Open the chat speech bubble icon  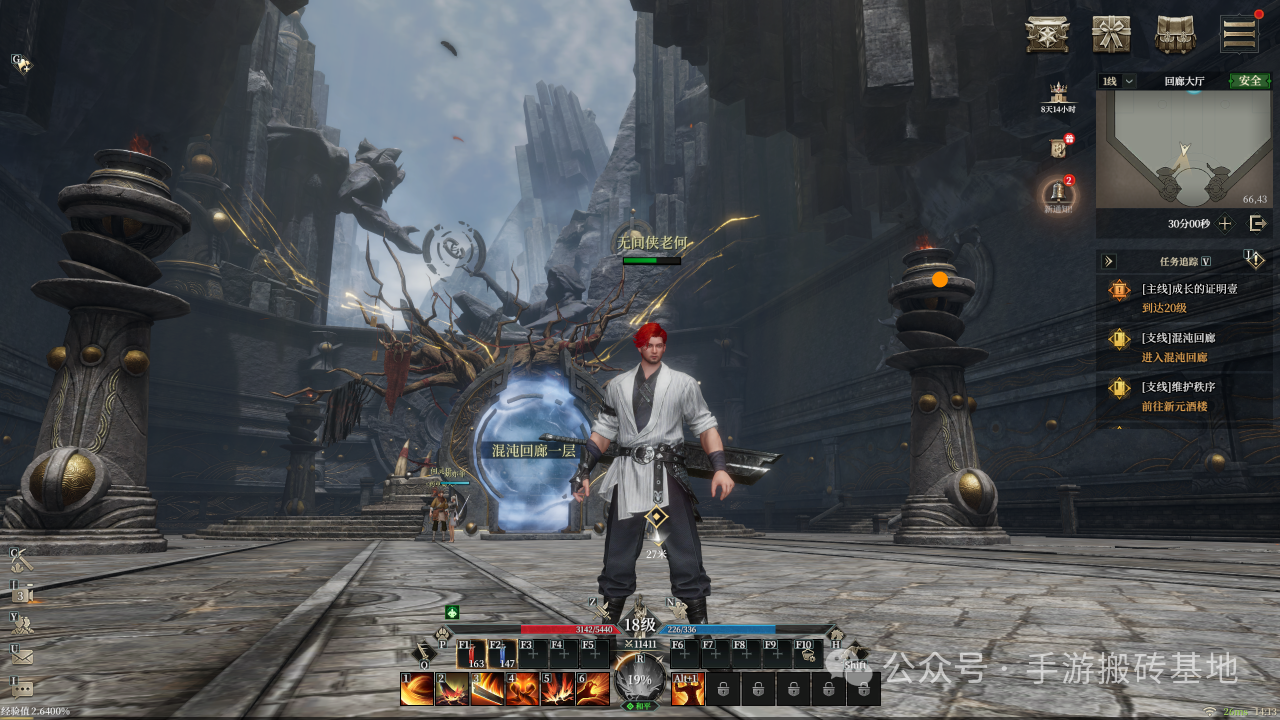pos(22,688)
